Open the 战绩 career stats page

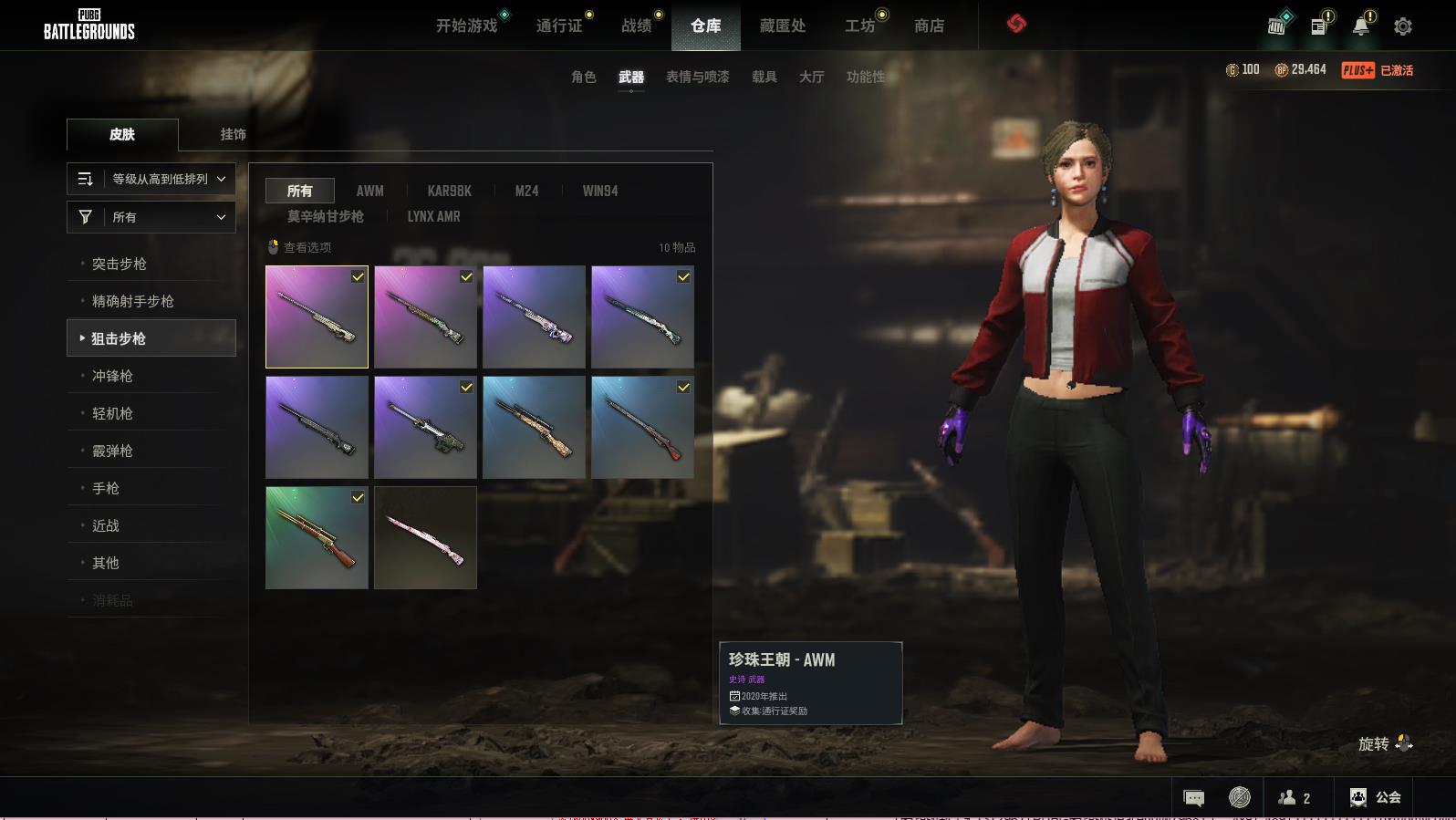coord(637,26)
